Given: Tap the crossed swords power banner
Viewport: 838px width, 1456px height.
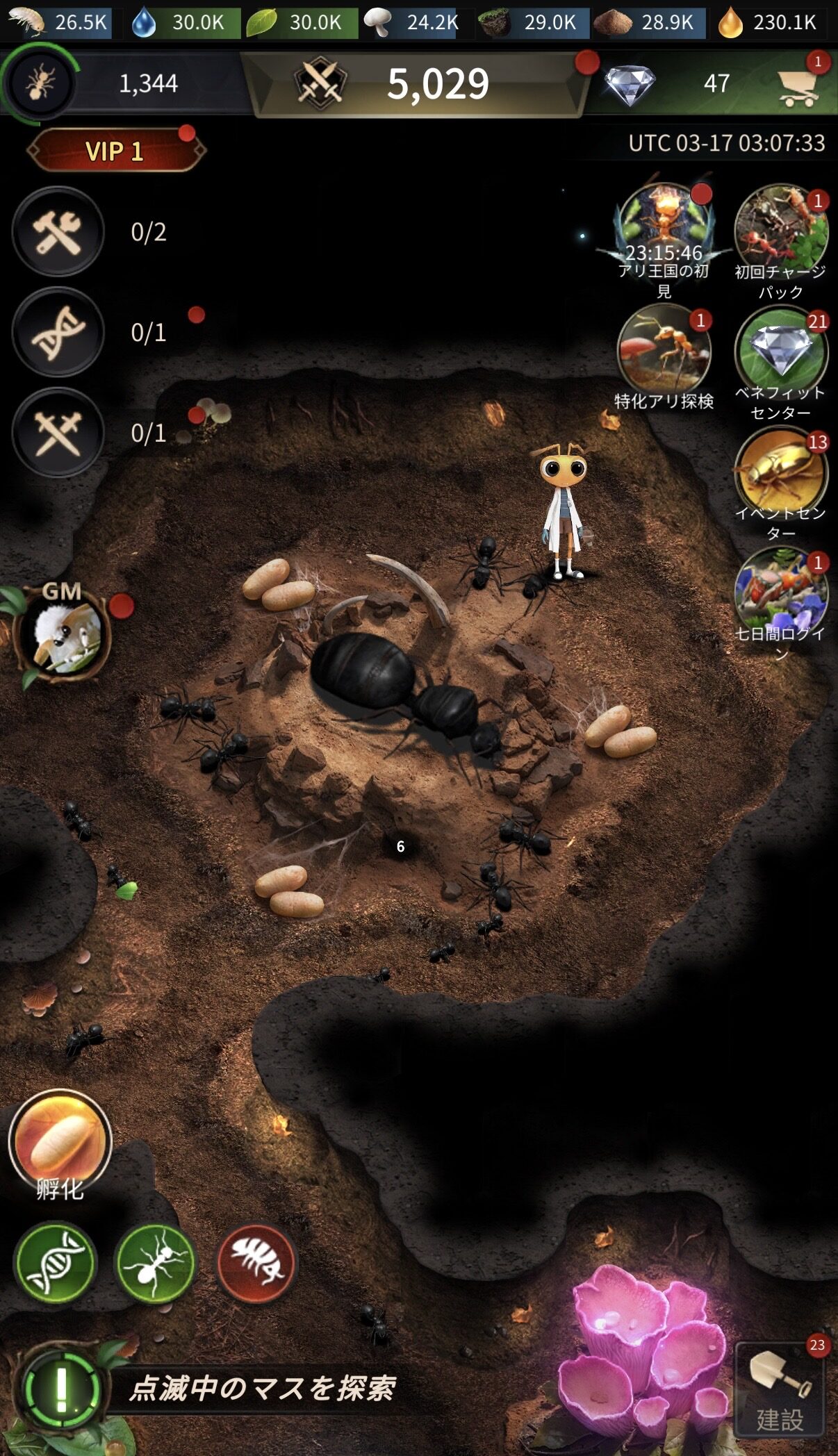Looking at the screenshot, I should pos(417,84).
